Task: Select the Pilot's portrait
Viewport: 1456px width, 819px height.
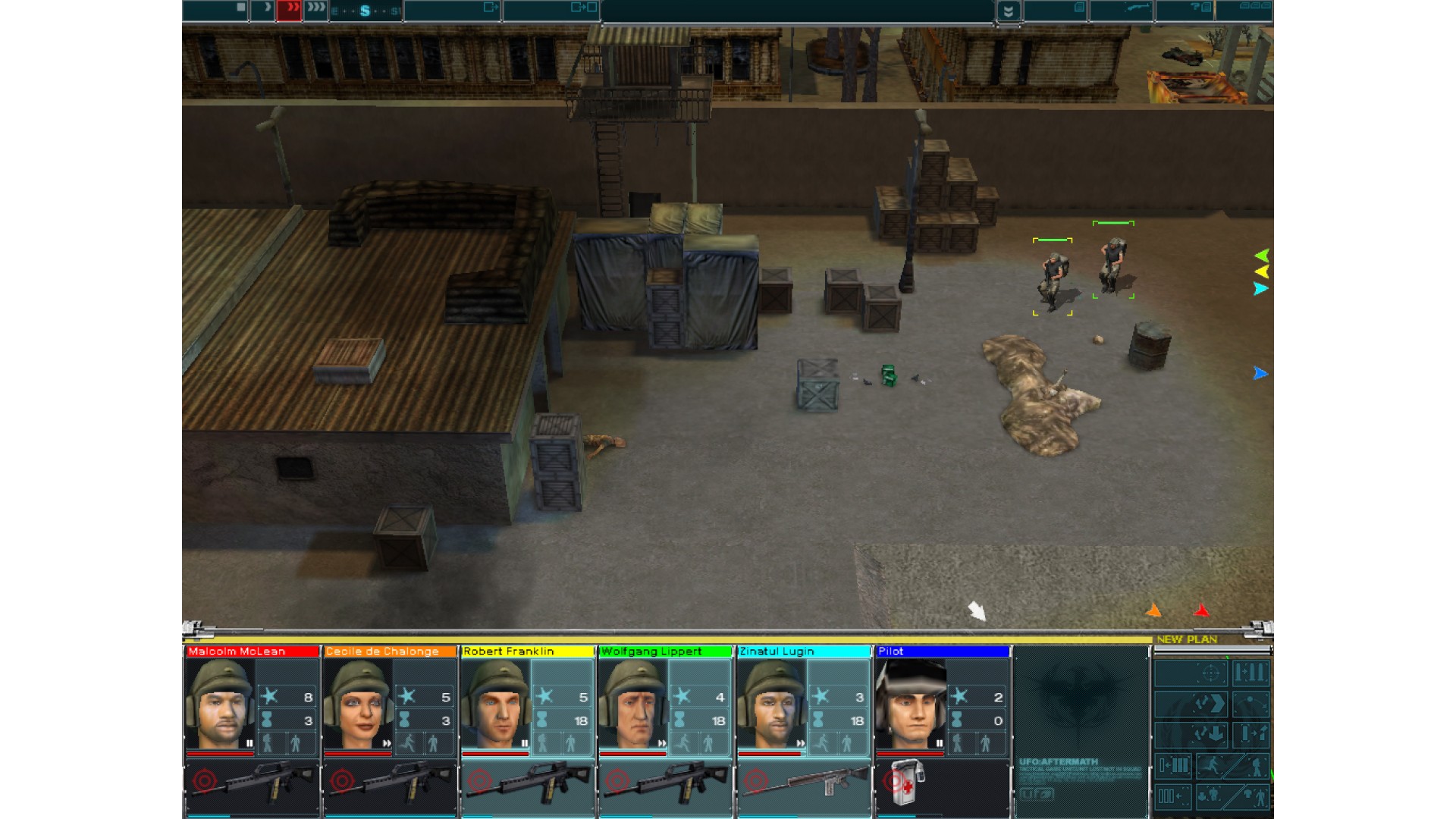Action: 910,704
